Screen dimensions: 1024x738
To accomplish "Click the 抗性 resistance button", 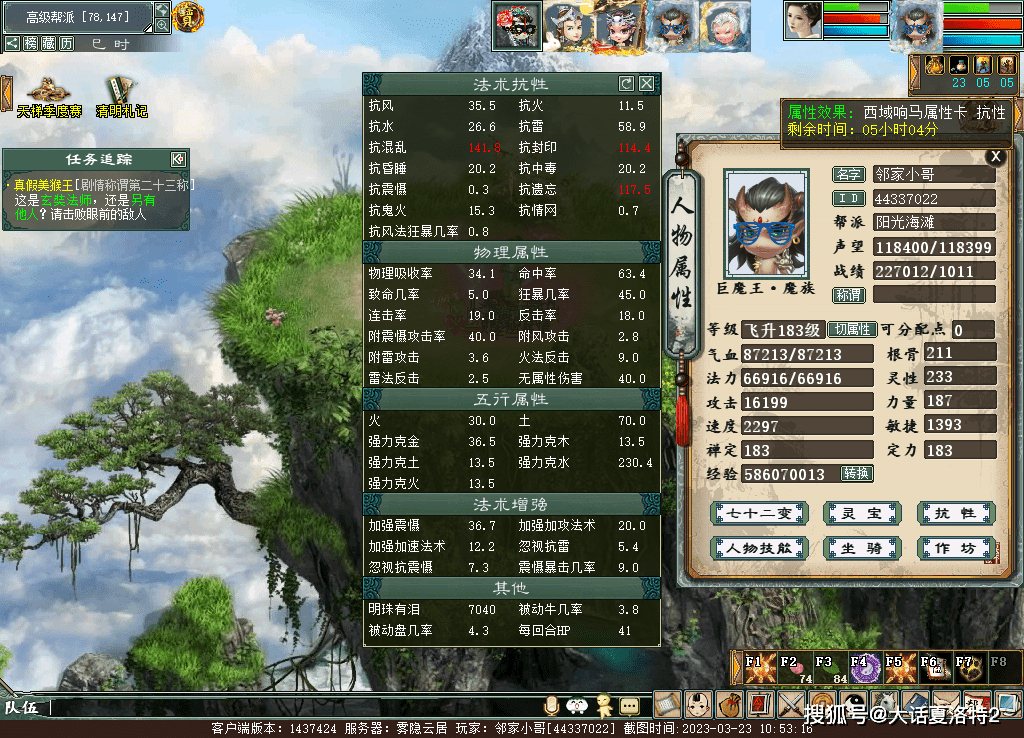I will tap(955, 513).
